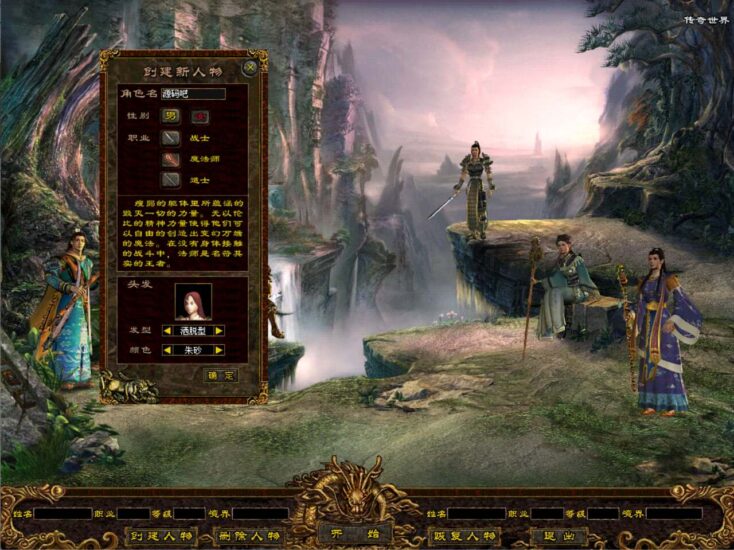
Task: Switch to next hairstyle with right arrow
Action: [219, 330]
